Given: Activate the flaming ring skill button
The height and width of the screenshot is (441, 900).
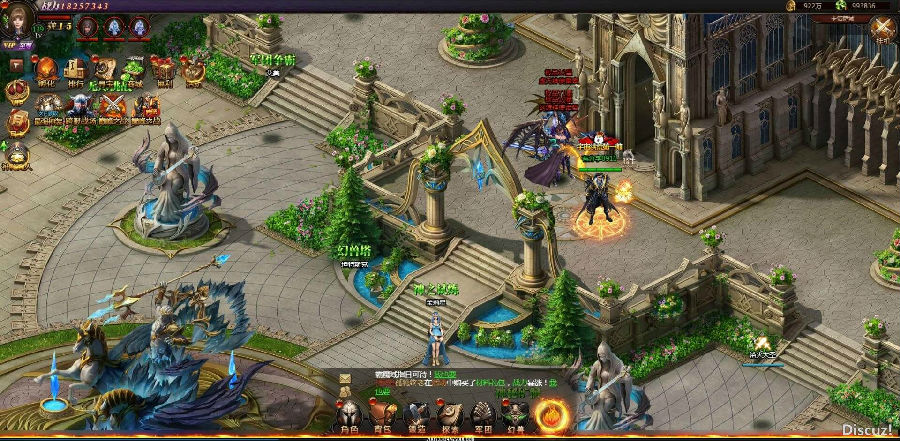Looking at the screenshot, I should pos(552,414).
